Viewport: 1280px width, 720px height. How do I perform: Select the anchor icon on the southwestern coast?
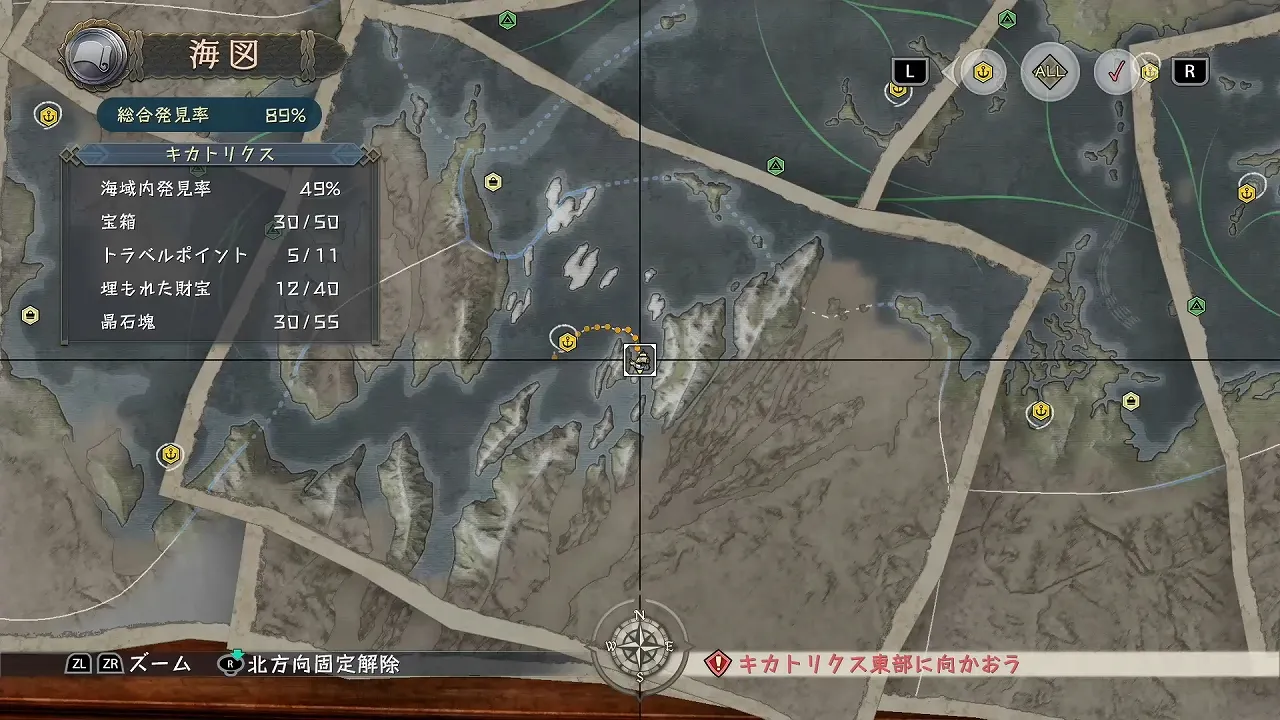click(x=170, y=456)
